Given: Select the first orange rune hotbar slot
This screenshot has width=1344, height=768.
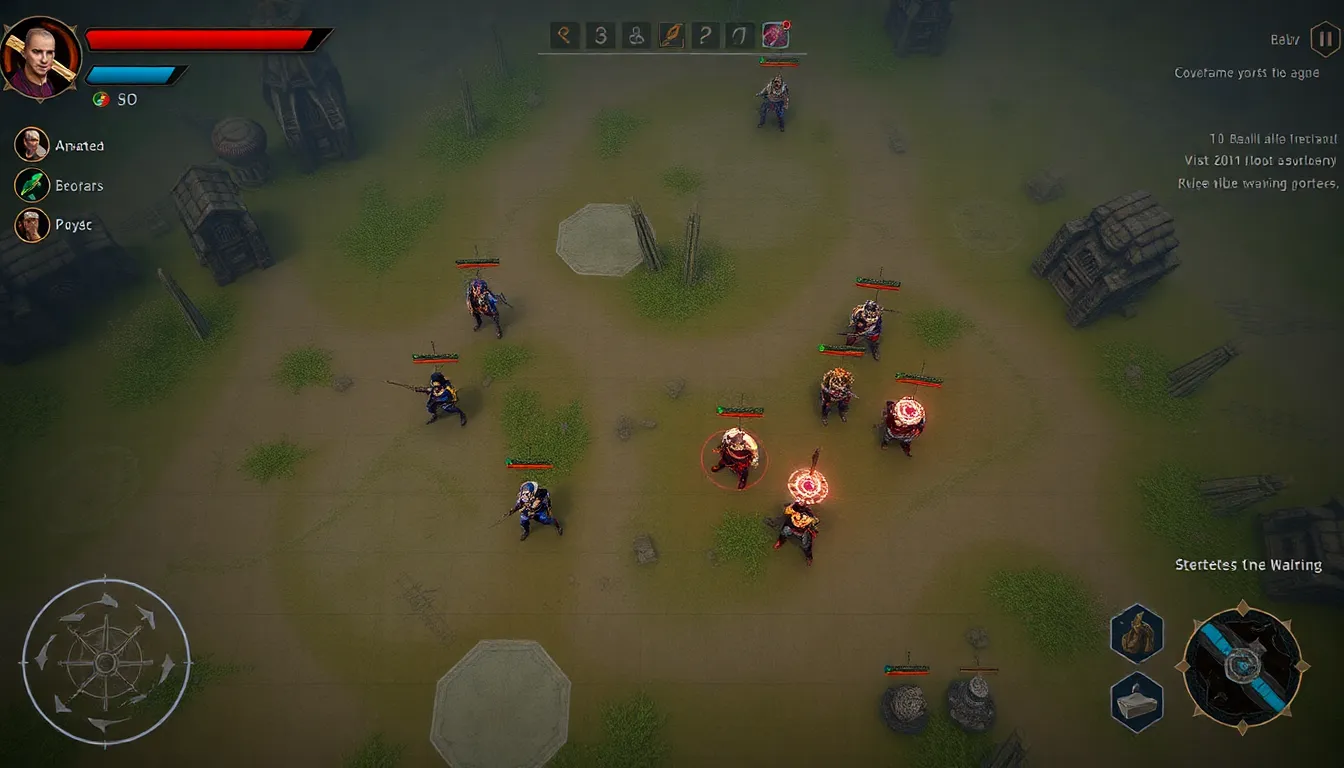Looking at the screenshot, I should (565, 36).
